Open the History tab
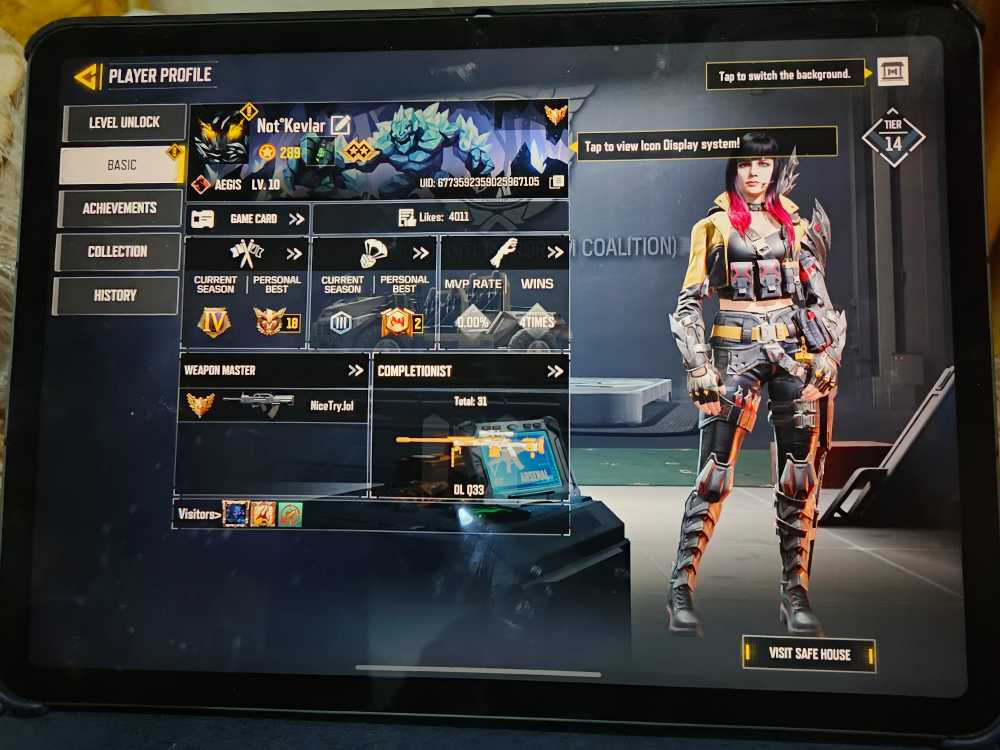Screen dimensions: 1000x750 pos(115,295)
